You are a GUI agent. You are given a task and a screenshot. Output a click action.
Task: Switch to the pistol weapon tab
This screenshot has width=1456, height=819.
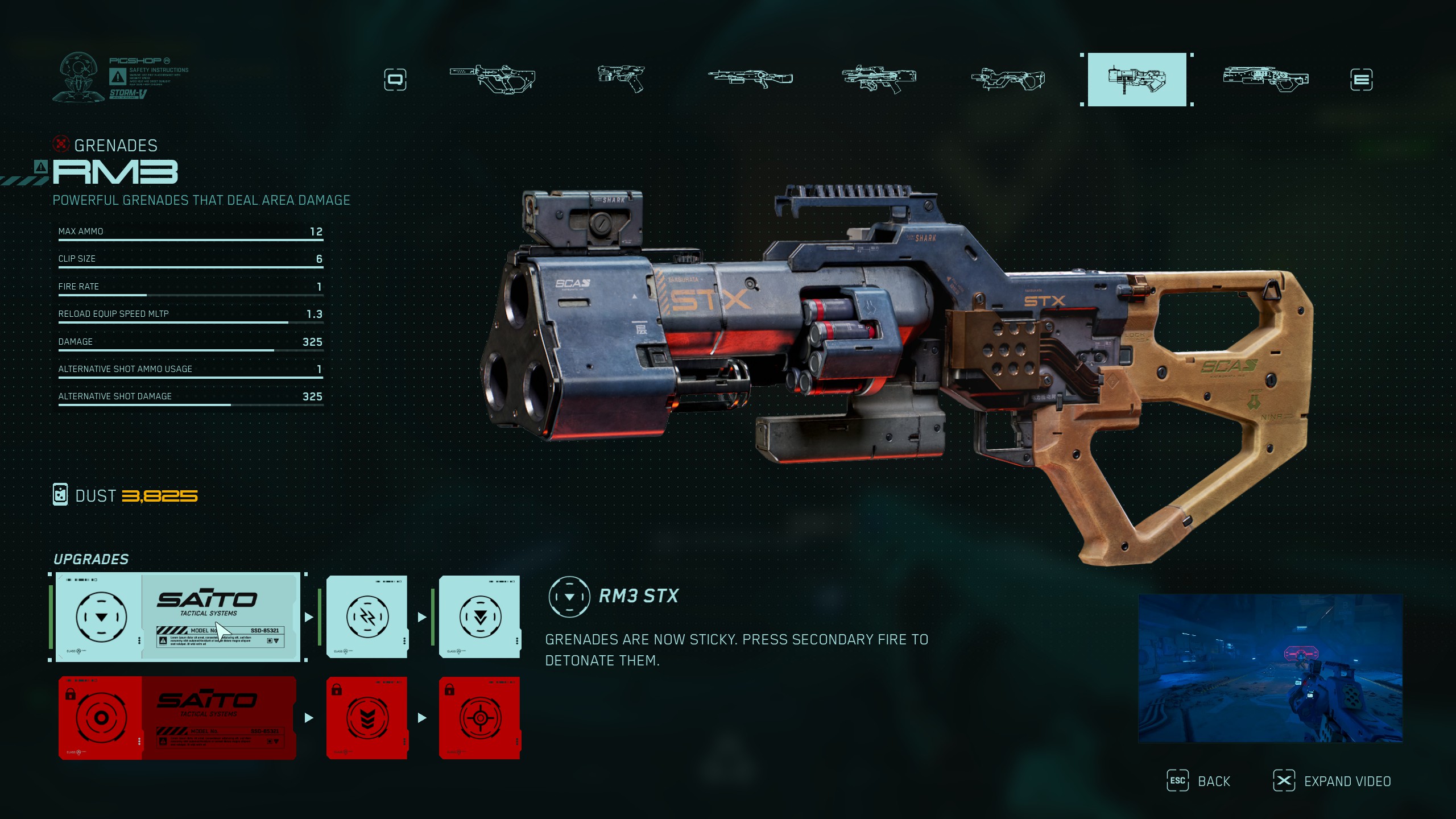click(x=621, y=79)
